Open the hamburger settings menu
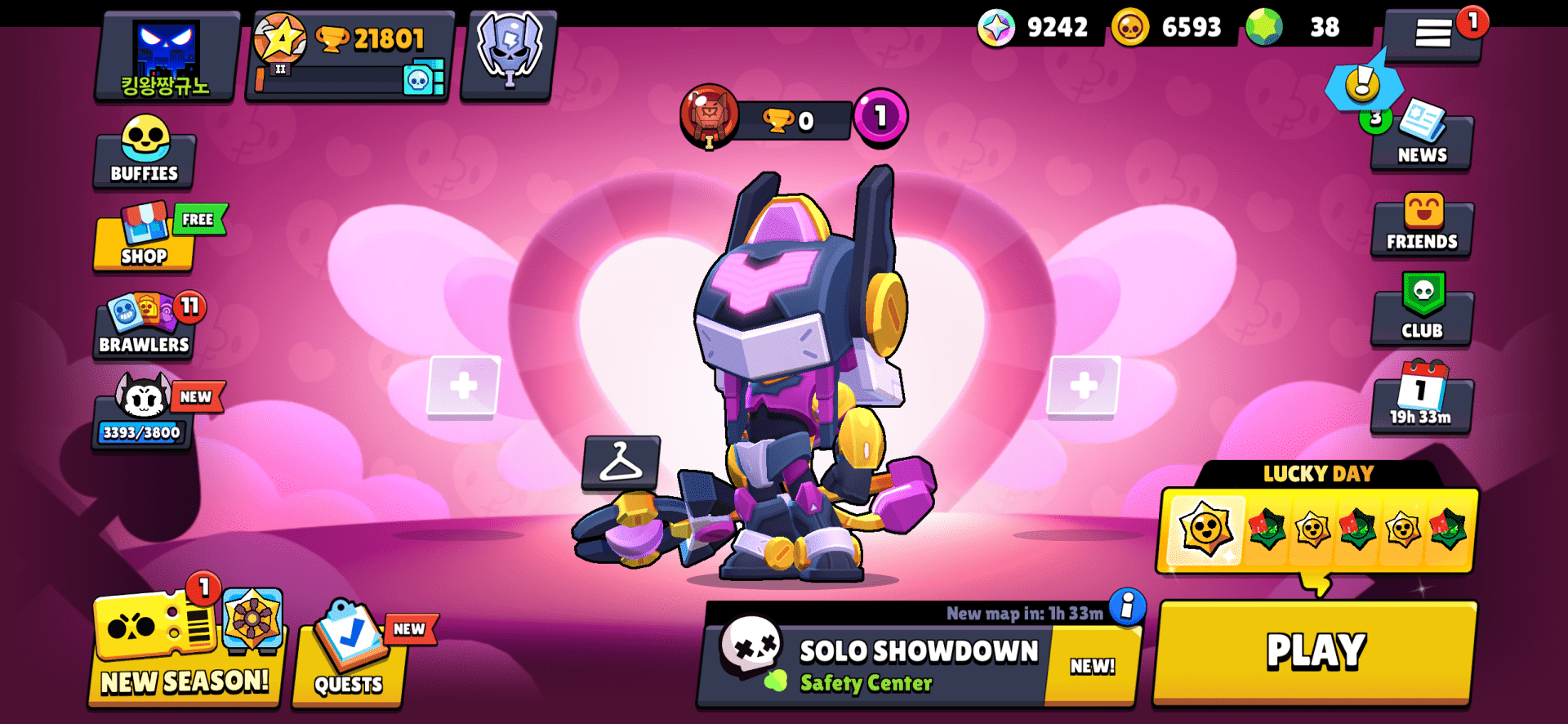The height and width of the screenshot is (724, 1568). pyautogui.click(x=1433, y=34)
